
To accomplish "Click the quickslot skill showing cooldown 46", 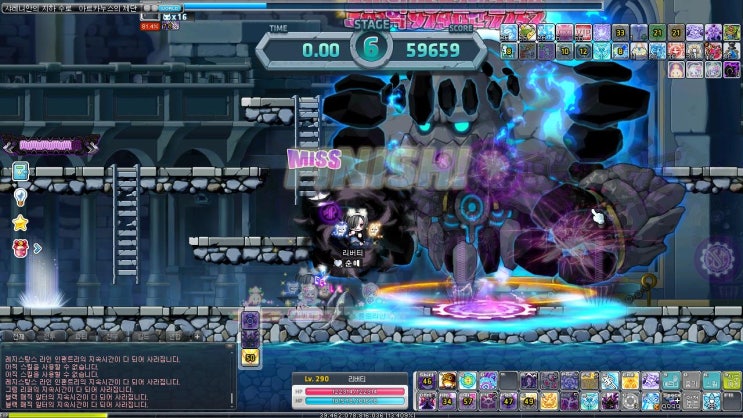I will (427, 381).
